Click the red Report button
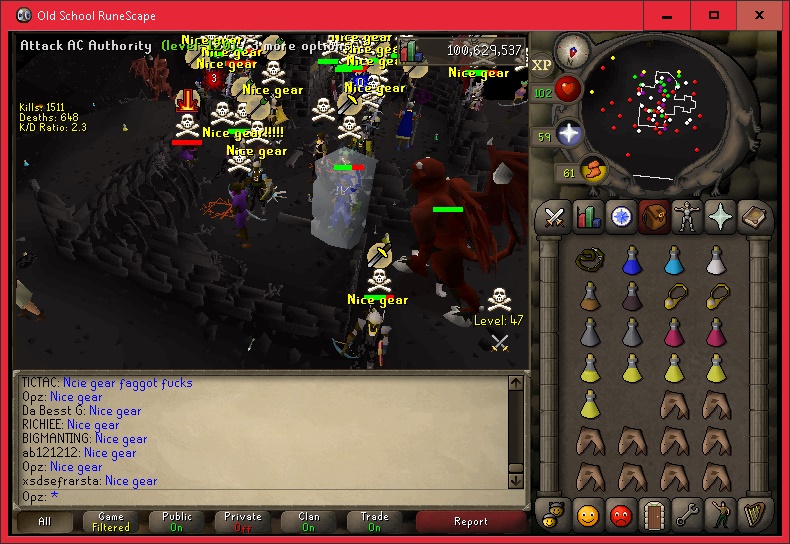The image size is (790, 544). tap(470, 521)
